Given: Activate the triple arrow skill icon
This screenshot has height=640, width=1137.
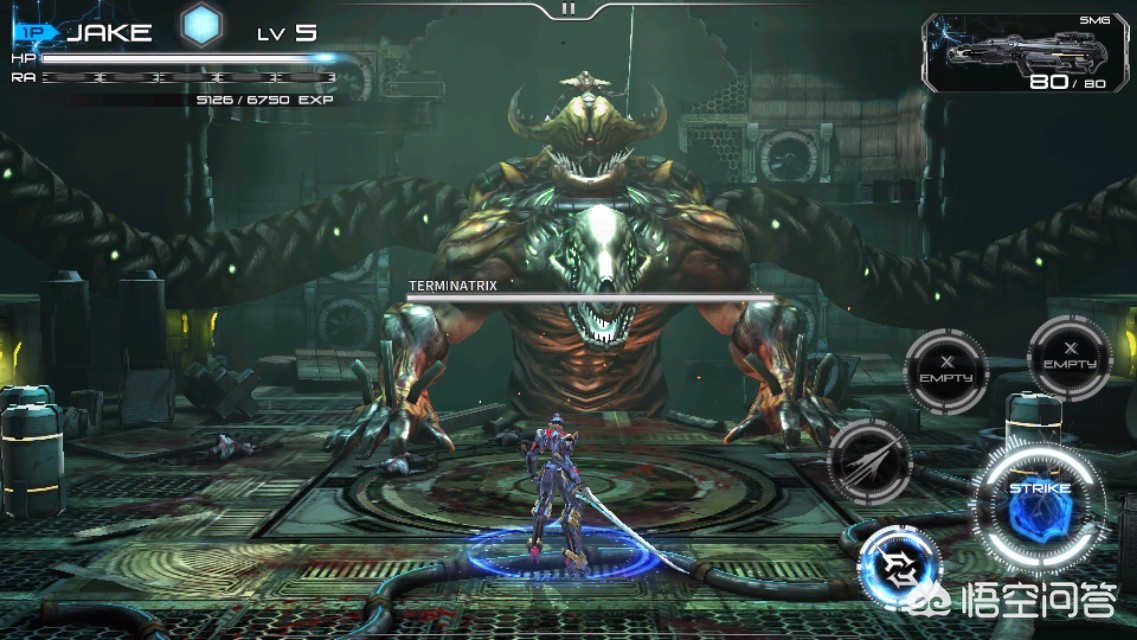Looking at the screenshot, I should coord(869,462).
